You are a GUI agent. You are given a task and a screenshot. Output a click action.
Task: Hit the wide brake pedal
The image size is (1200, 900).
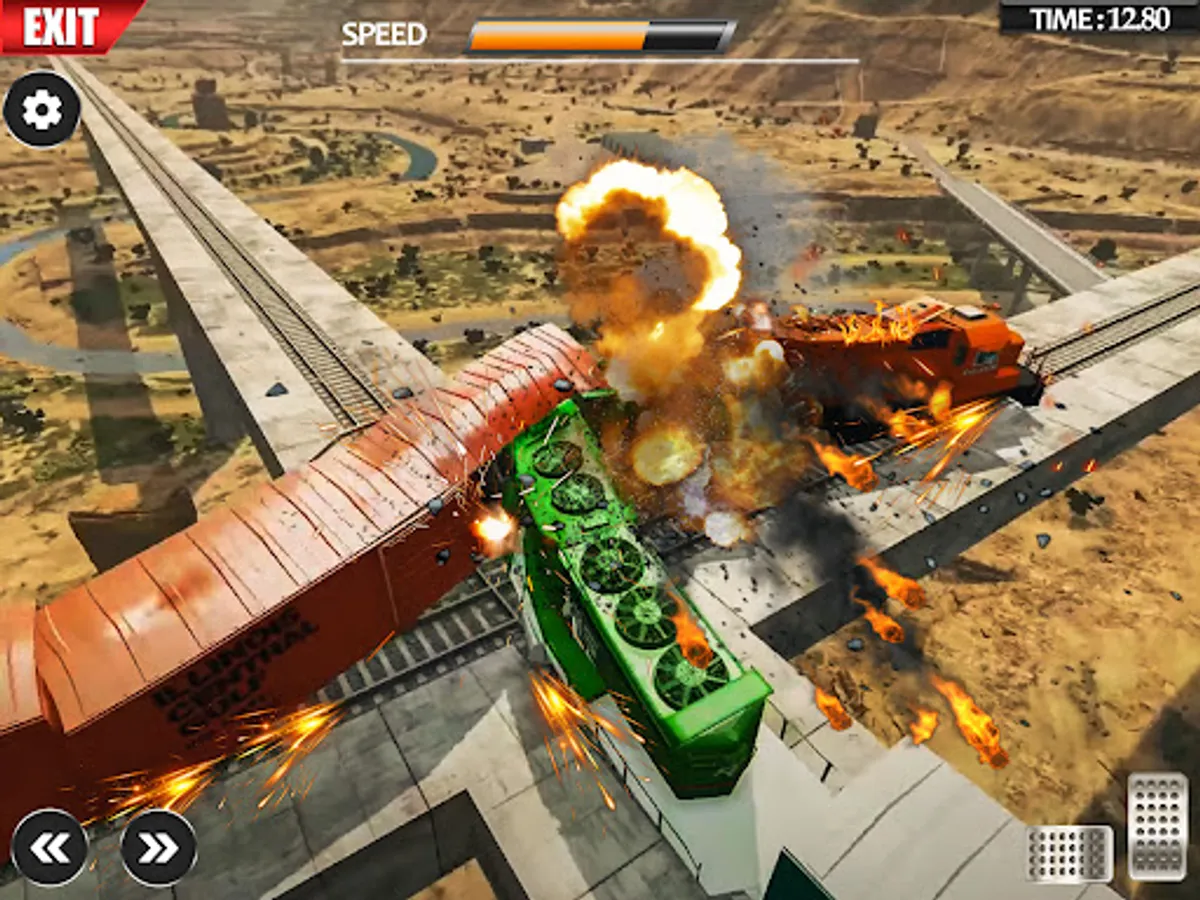click(1069, 853)
